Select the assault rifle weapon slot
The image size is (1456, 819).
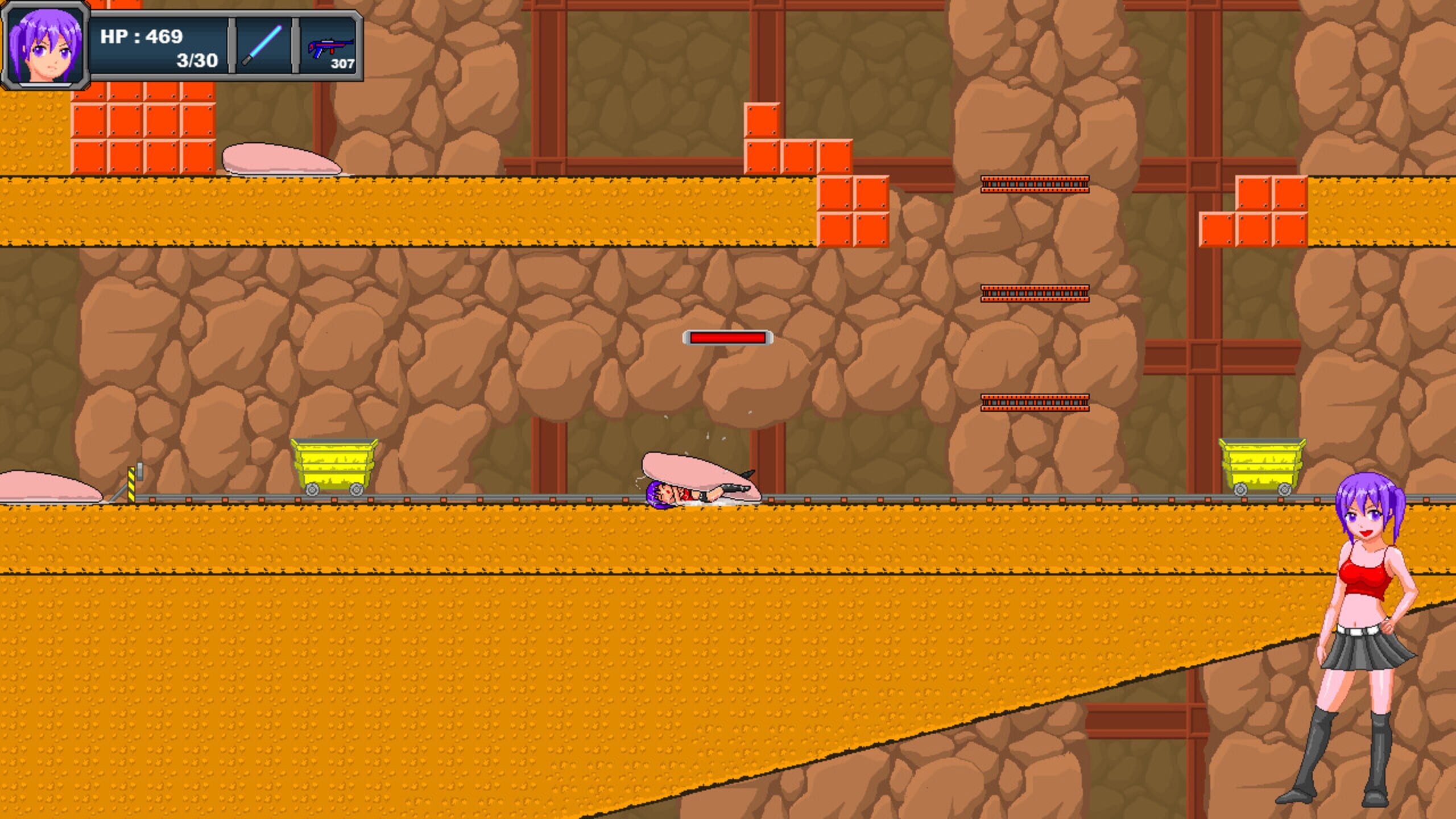pyautogui.click(x=330, y=47)
